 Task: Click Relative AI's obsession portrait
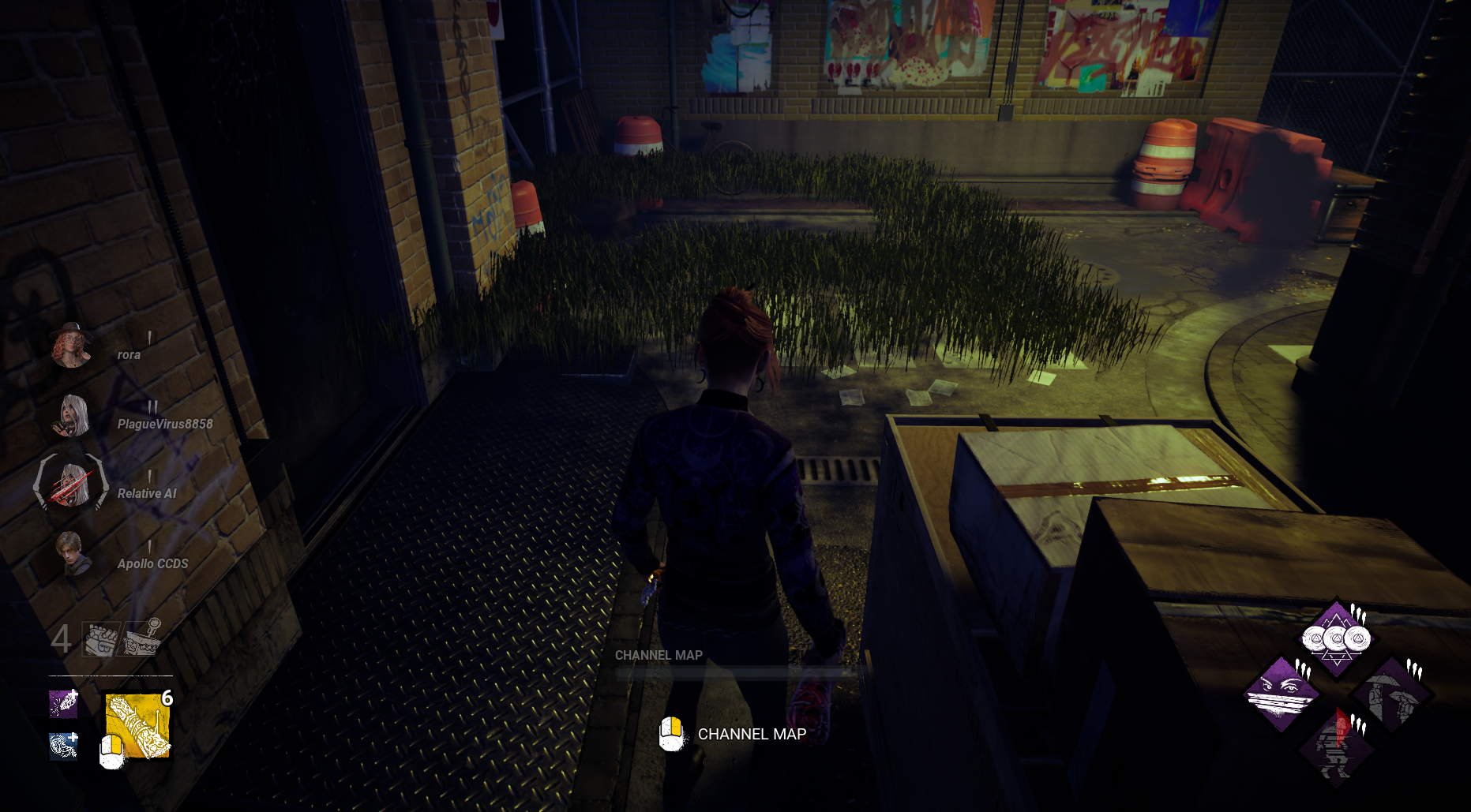click(x=71, y=484)
